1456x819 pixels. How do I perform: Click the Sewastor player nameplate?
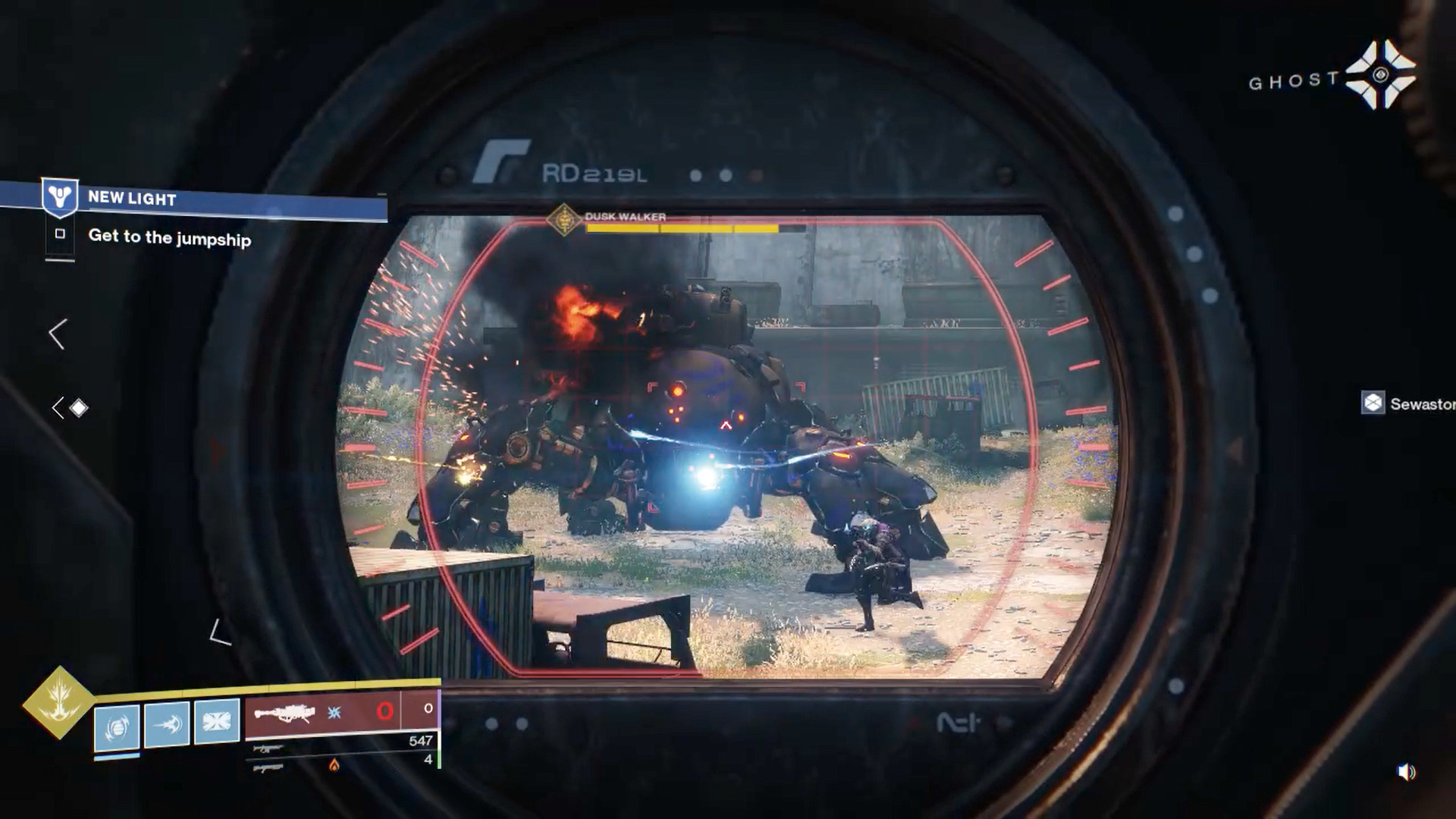pos(1409,403)
